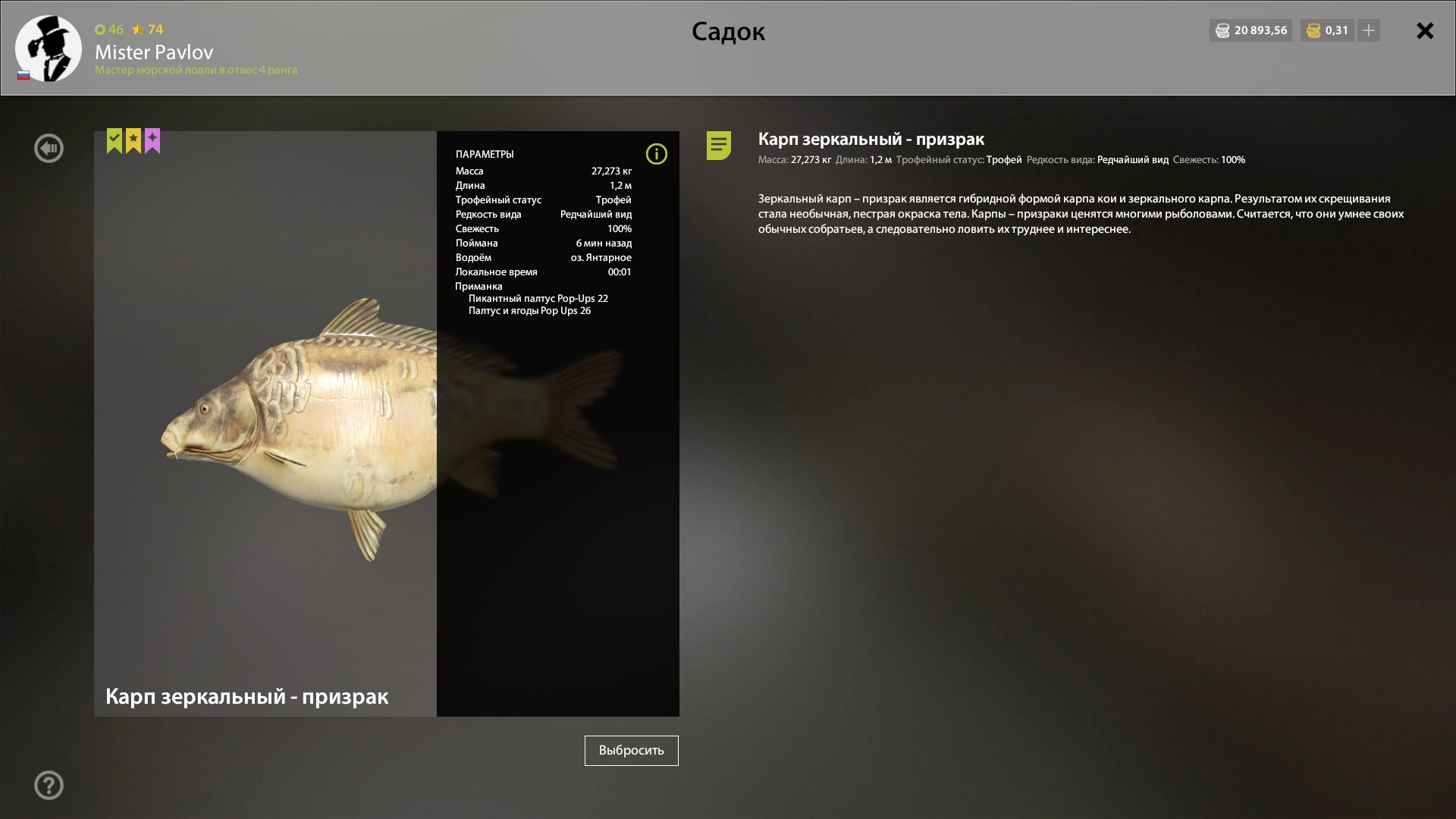Screen dimensions: 1456x819
Task: Click the silver coin balance 20 893,56
Action: (1250, 30)
